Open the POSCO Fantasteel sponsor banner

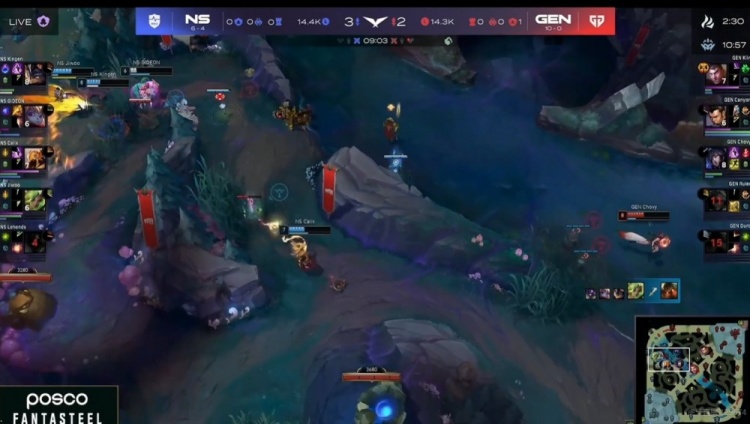pos(57,406)
